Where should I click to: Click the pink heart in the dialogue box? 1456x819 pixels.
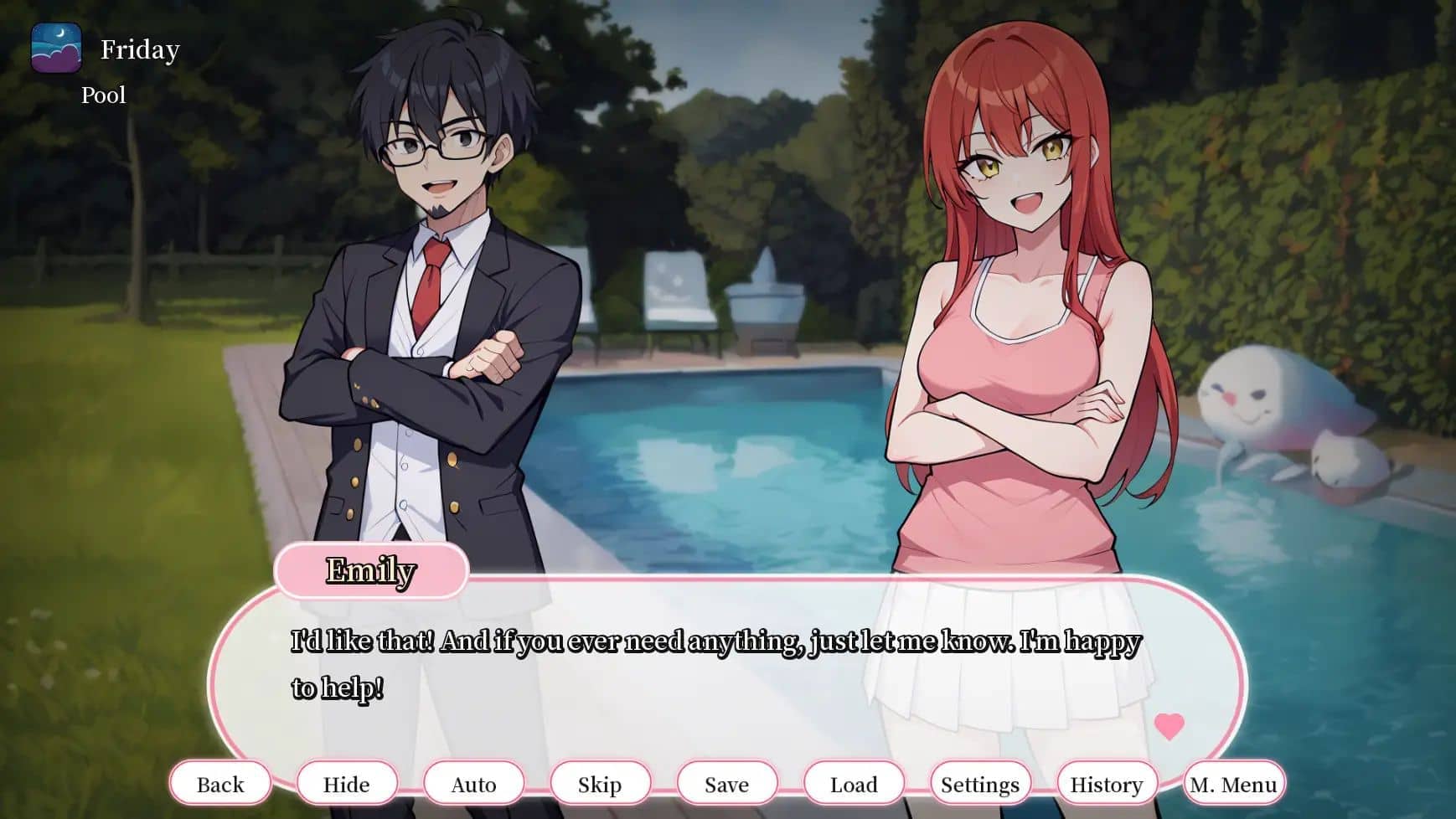1169,725
